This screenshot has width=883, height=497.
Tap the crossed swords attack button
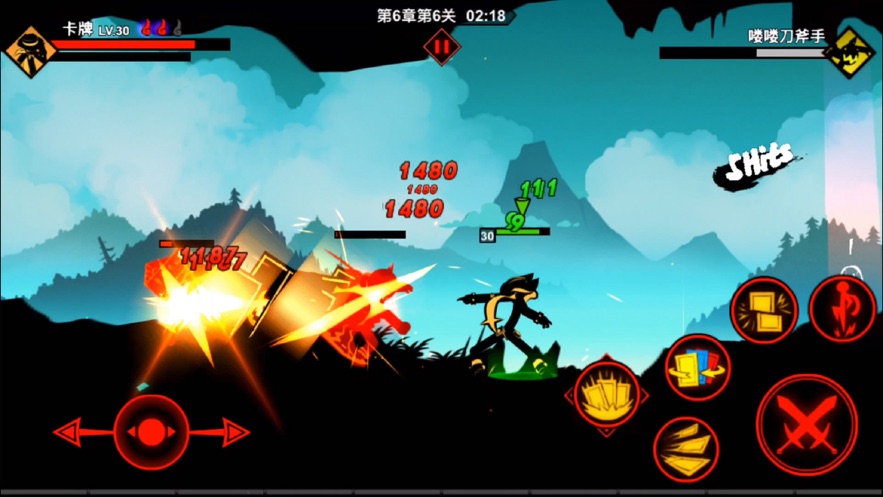pyautogui.click(x=806, y=424)
